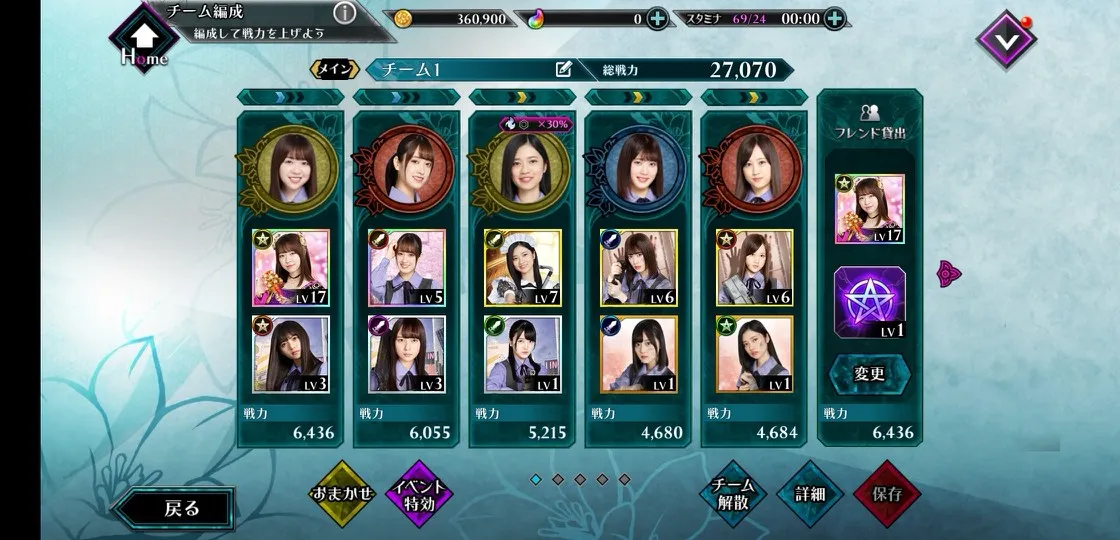Image resolution: width=1120 pixels, height=540 pixels.
Task: Disband team with チーム解散 button
Action: tap(733, 494)
